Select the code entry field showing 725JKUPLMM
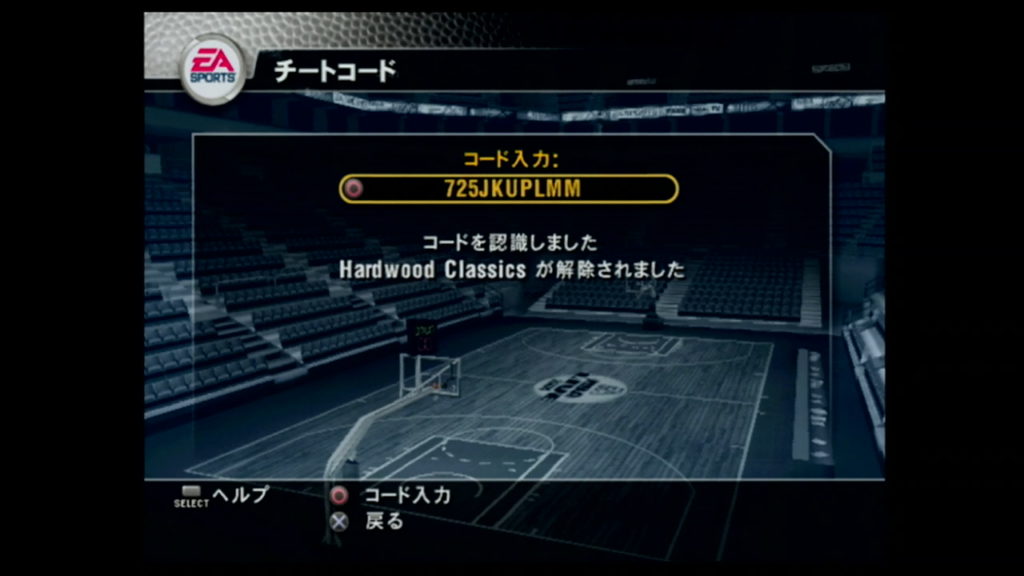Image resolution: width=1024 pixels, height=576 pixels. (x=509, y=188)
